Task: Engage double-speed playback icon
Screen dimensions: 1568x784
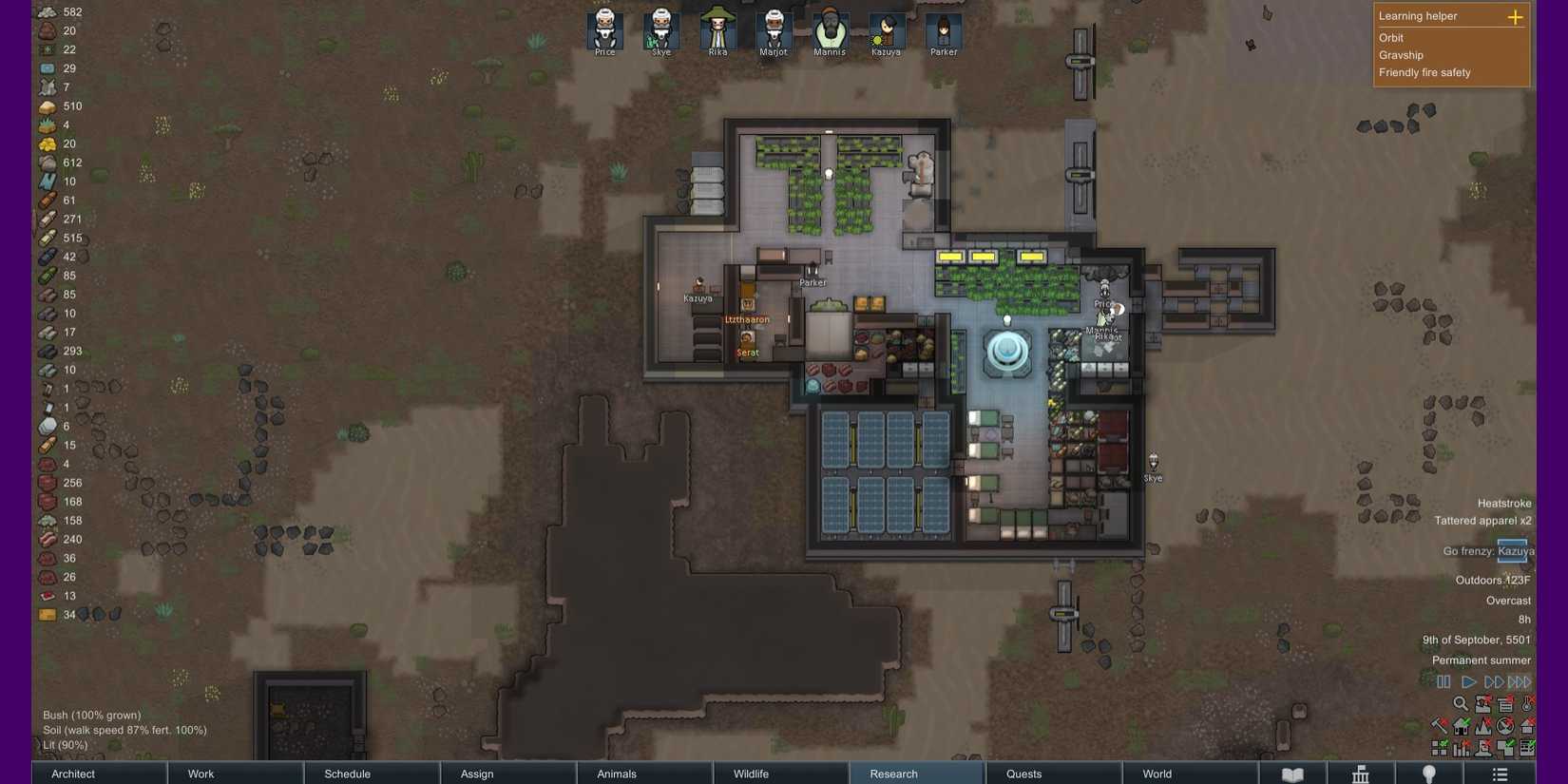Action: (x=1494, y=681)
